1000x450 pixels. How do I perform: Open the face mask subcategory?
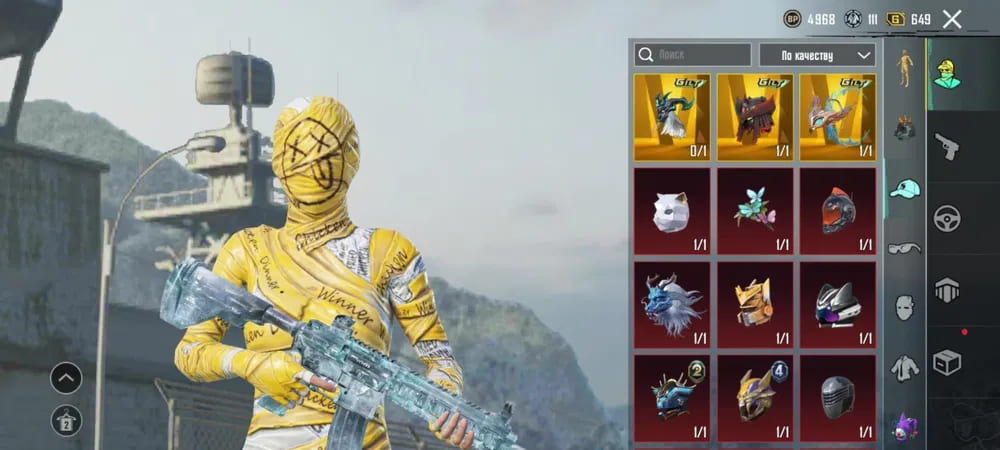point(905,306)
